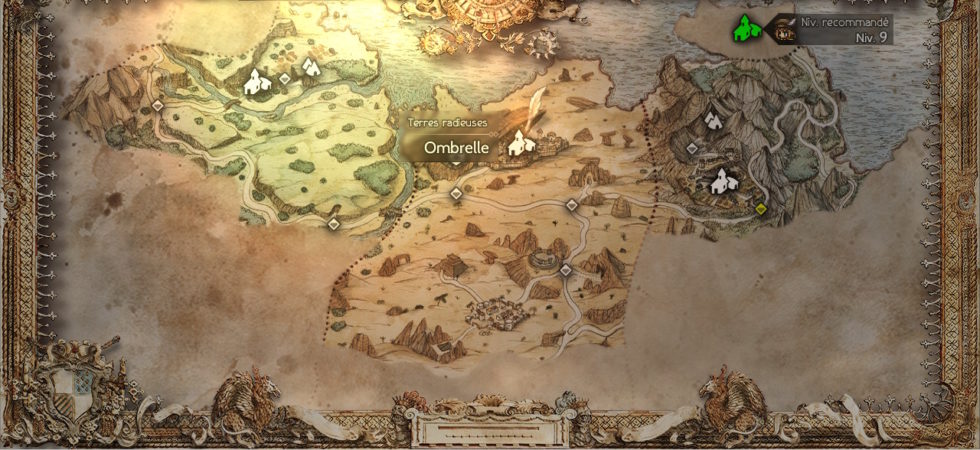Image resolution: width=980 pixels, height=450 pixels.
Task: Select the yellow diamond map marker
Action: click(x=760, y=209)
